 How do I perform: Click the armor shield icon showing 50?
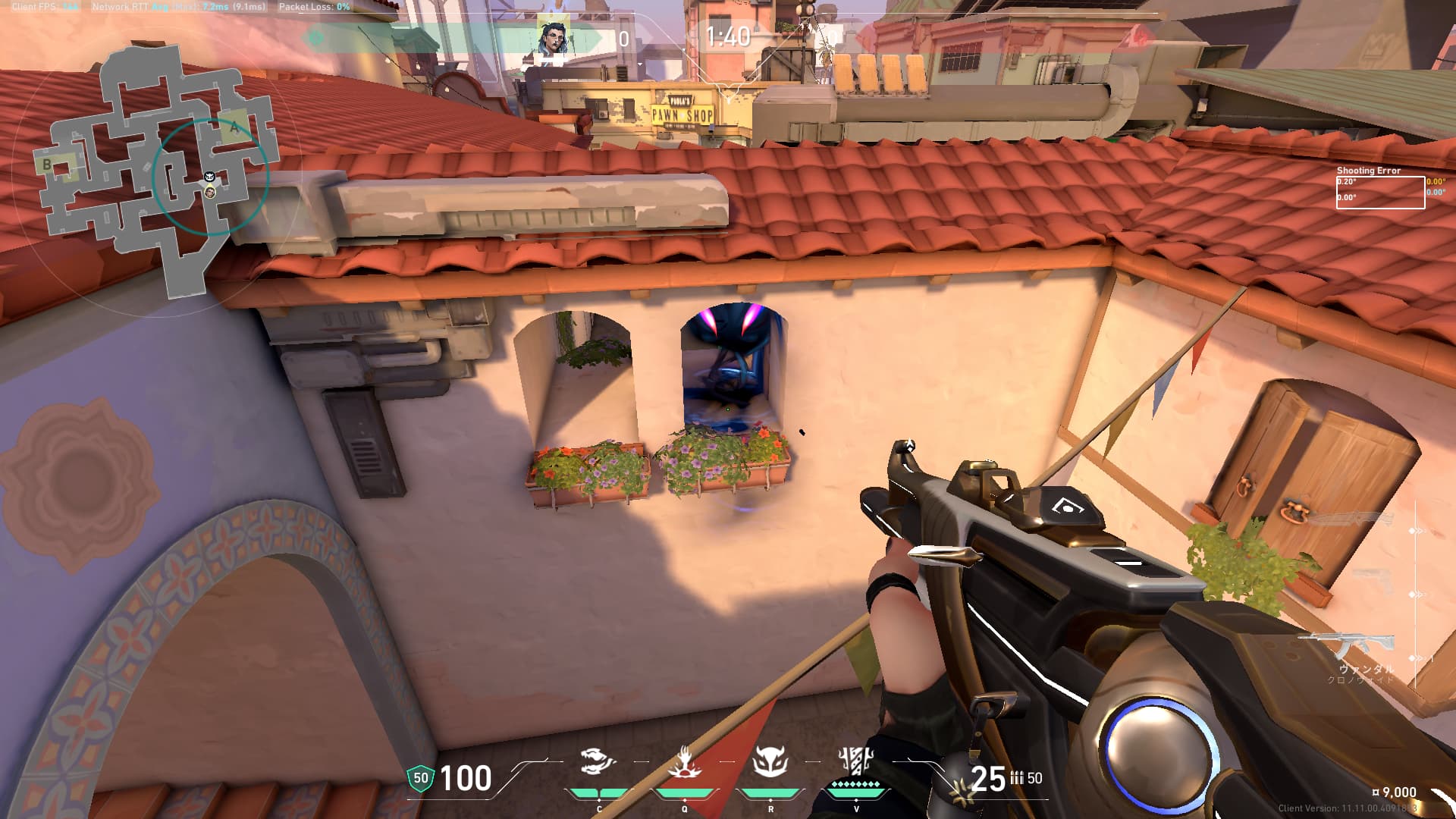[420, 778]
